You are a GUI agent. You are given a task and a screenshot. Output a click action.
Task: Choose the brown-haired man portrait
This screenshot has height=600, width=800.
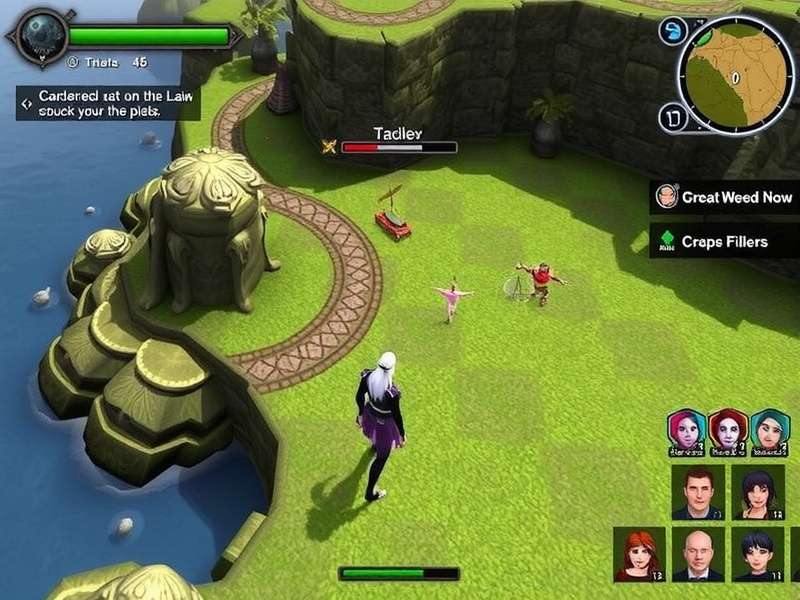[x=698, y=492]
